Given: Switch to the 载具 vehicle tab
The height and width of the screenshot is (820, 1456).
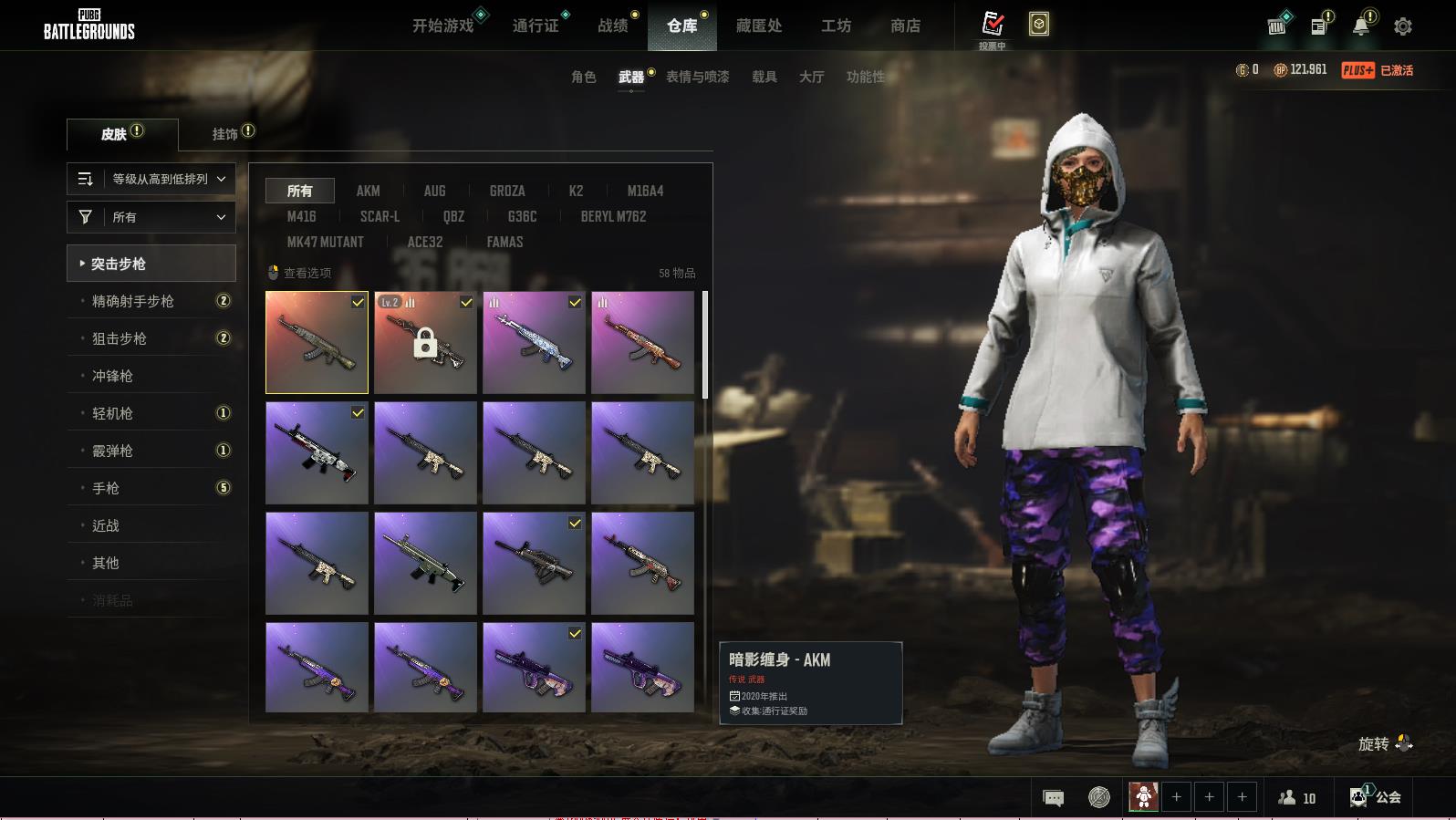Looking at the screenshot, I should pyautogui.click(x=764, y=77).
